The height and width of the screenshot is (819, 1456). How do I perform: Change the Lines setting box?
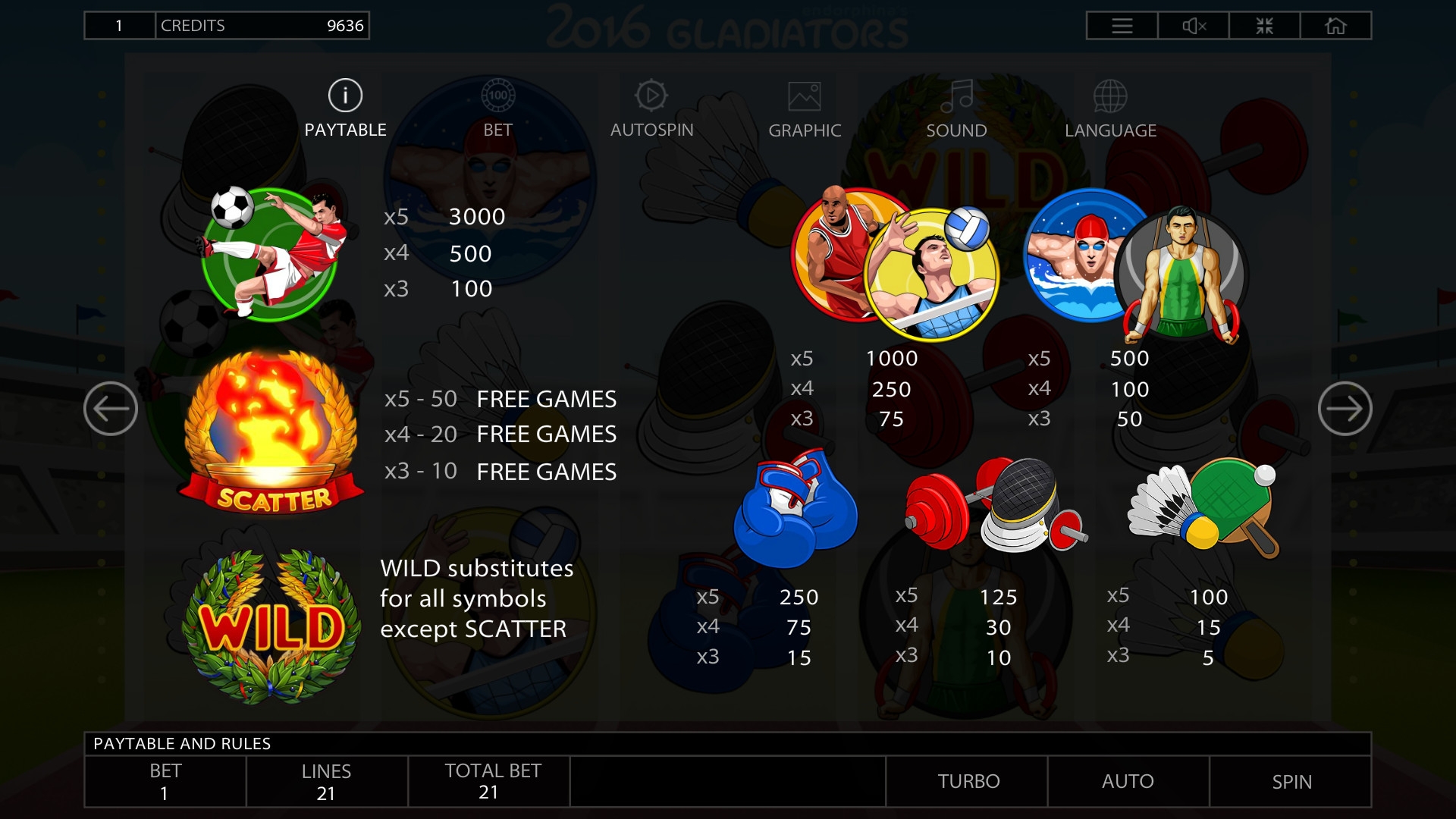tap(326, 781)
